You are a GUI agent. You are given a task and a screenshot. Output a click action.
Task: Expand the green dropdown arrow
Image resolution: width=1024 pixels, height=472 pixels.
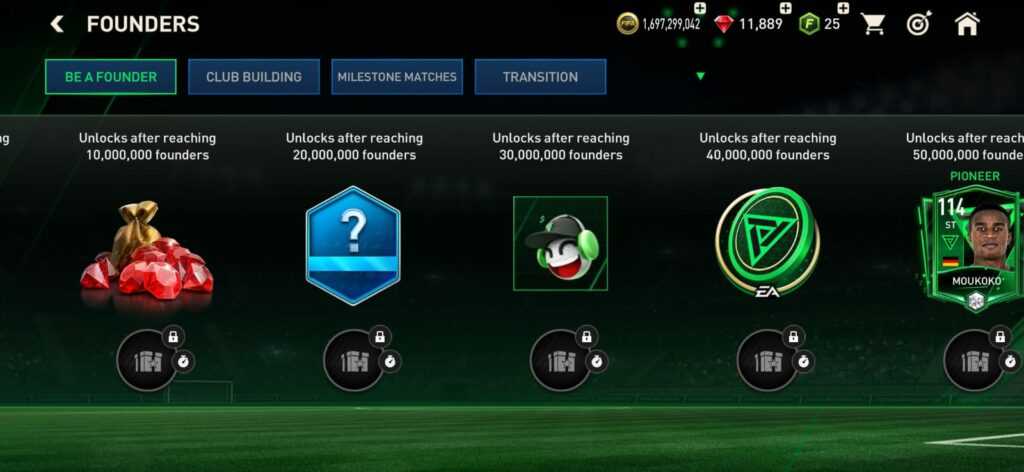click(700, 76)
